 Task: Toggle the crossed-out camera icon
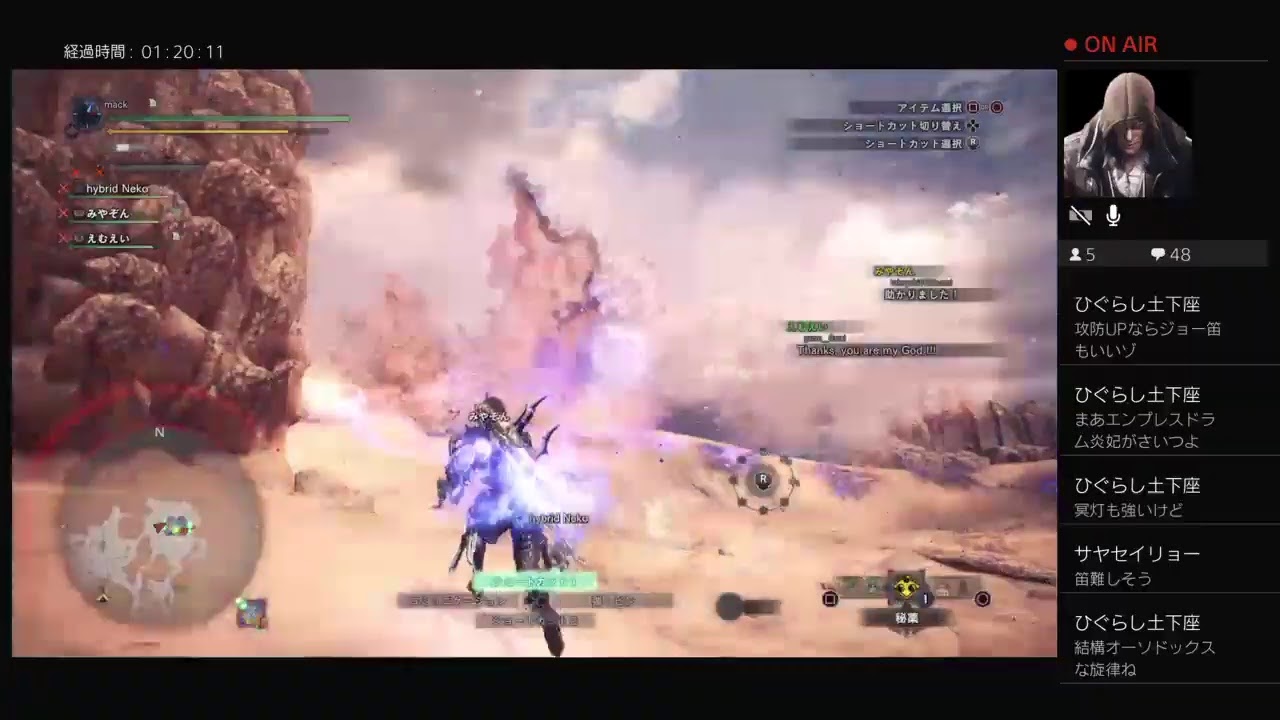(x=1080, y=215)
